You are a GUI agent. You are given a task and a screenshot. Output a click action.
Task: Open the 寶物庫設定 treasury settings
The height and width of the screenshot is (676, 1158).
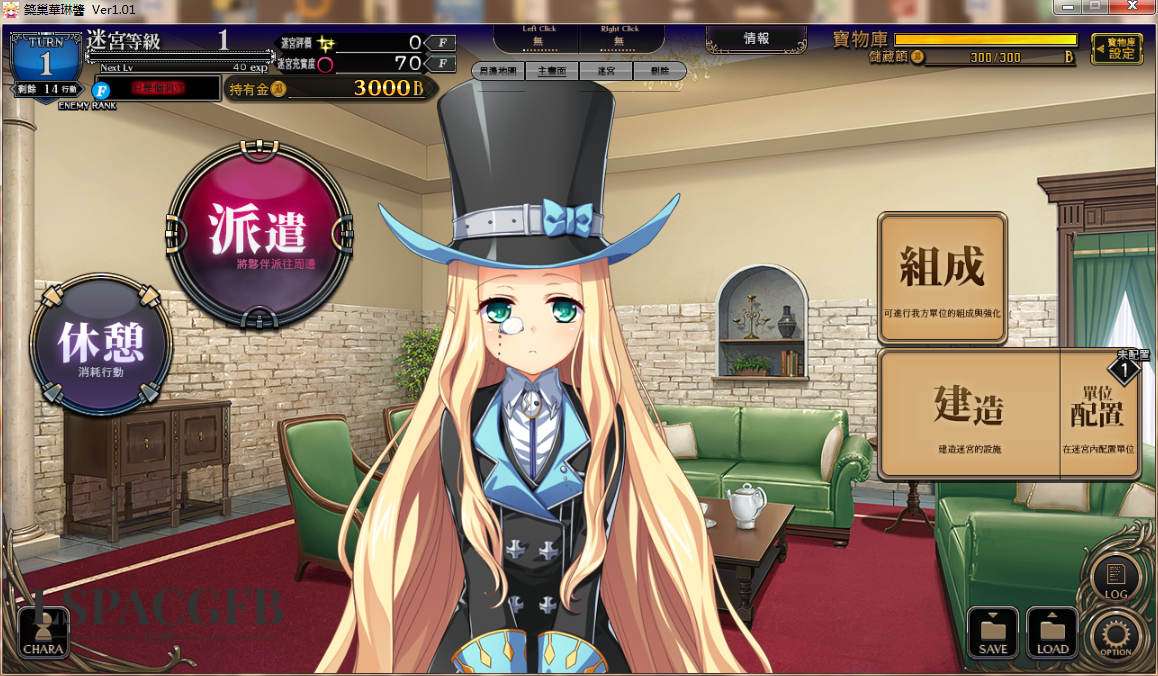pyautogui.click(x=1117, y=48)
